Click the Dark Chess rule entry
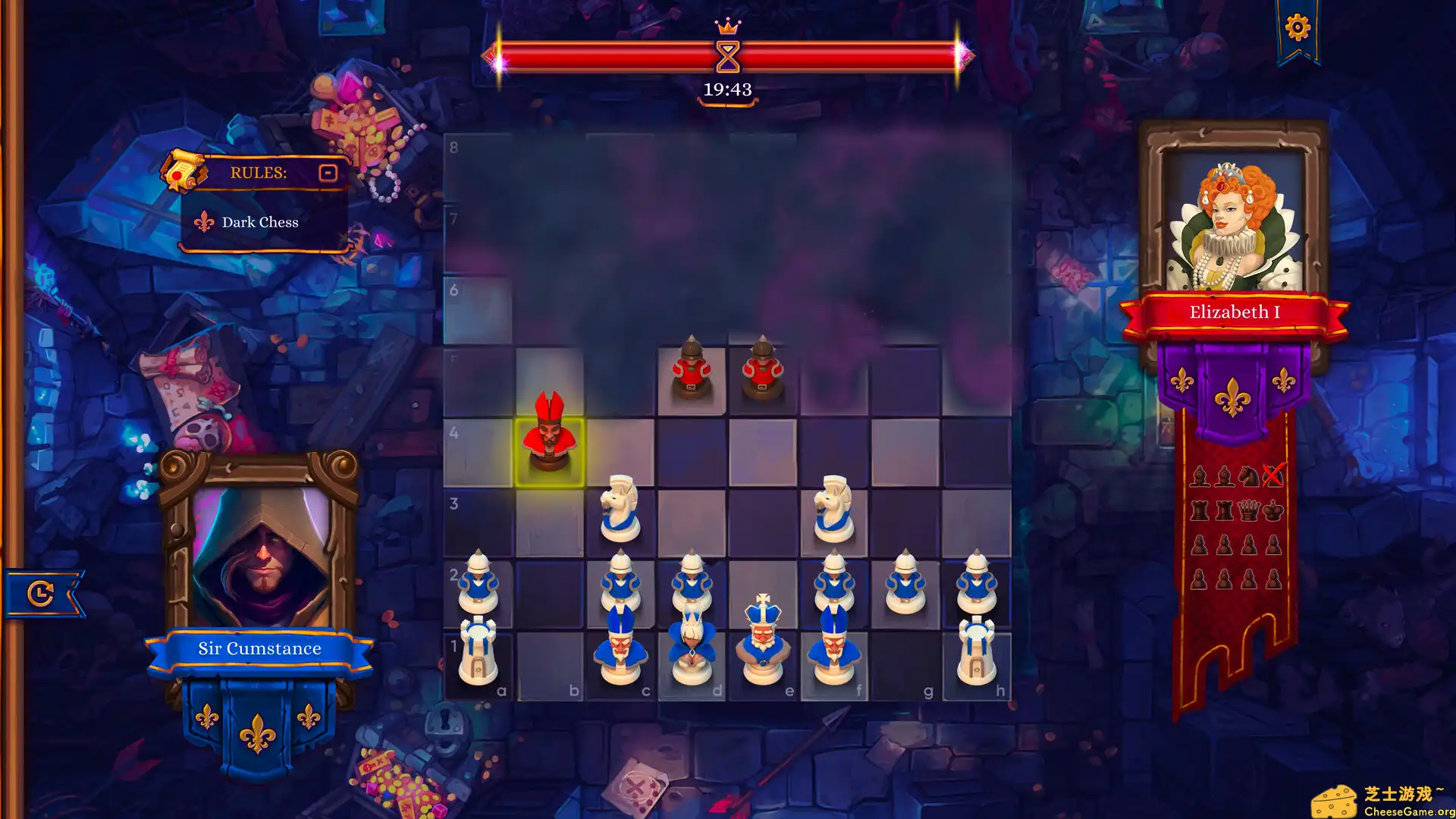Viewport: 1456px width, 819px height. click(260, 221)
